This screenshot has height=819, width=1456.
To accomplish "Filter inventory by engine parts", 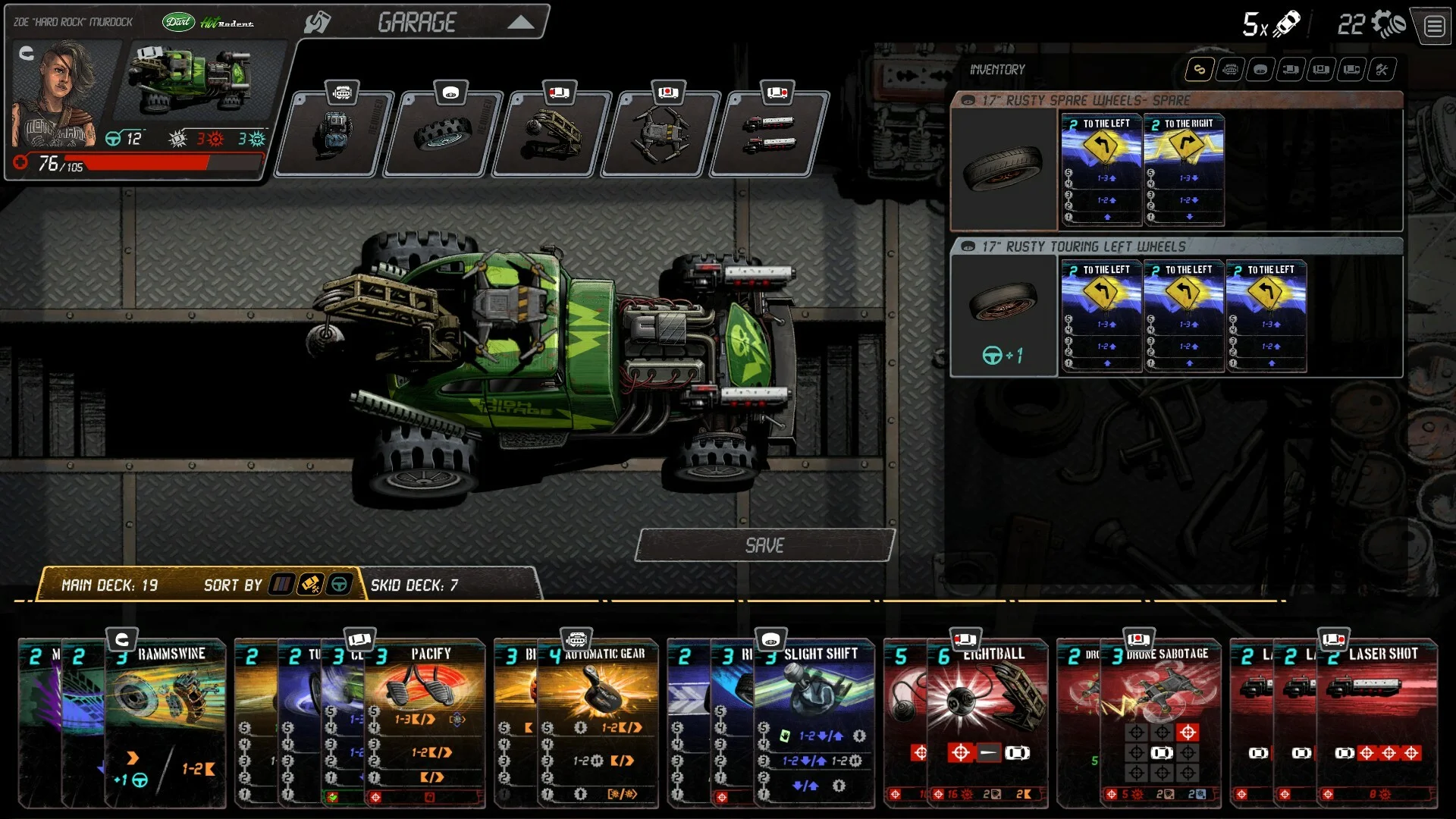I will [1230, 70].
